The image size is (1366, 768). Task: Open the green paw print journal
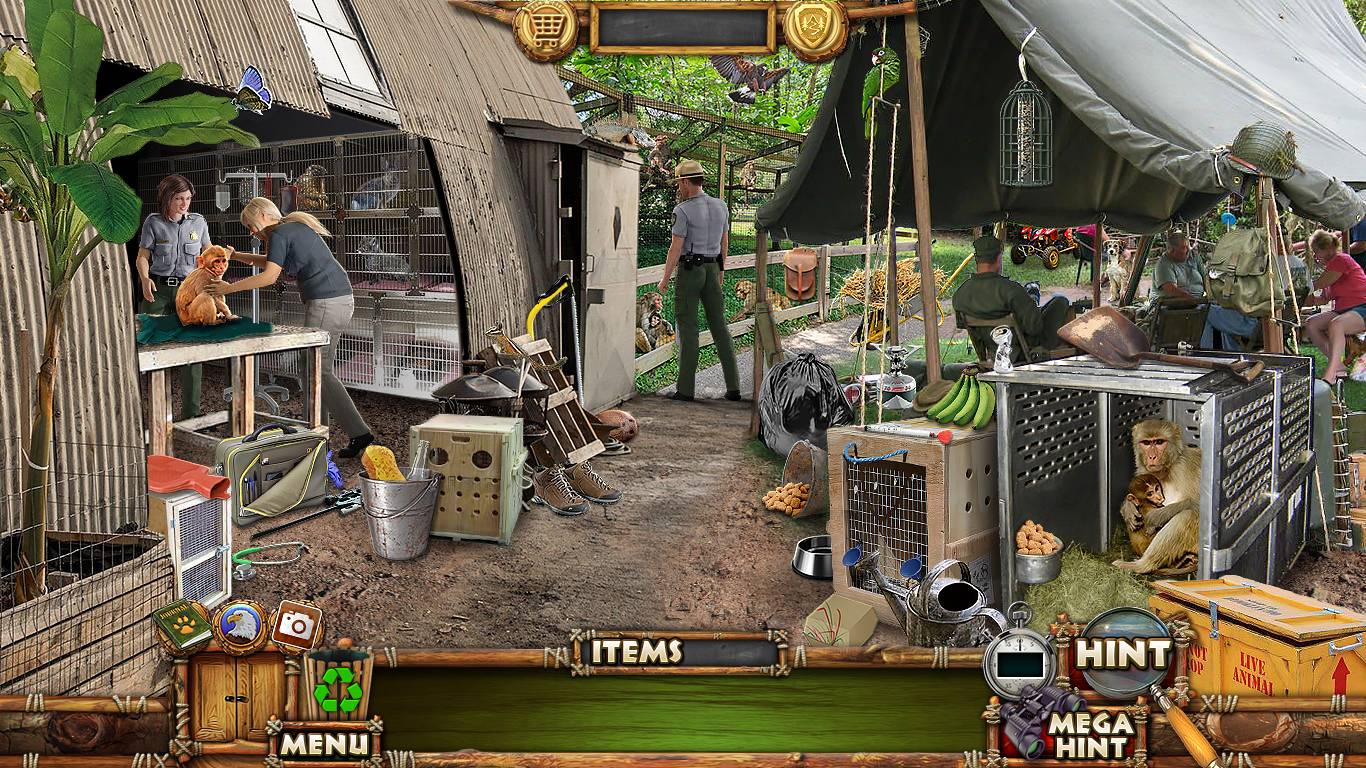click(182, 626)
